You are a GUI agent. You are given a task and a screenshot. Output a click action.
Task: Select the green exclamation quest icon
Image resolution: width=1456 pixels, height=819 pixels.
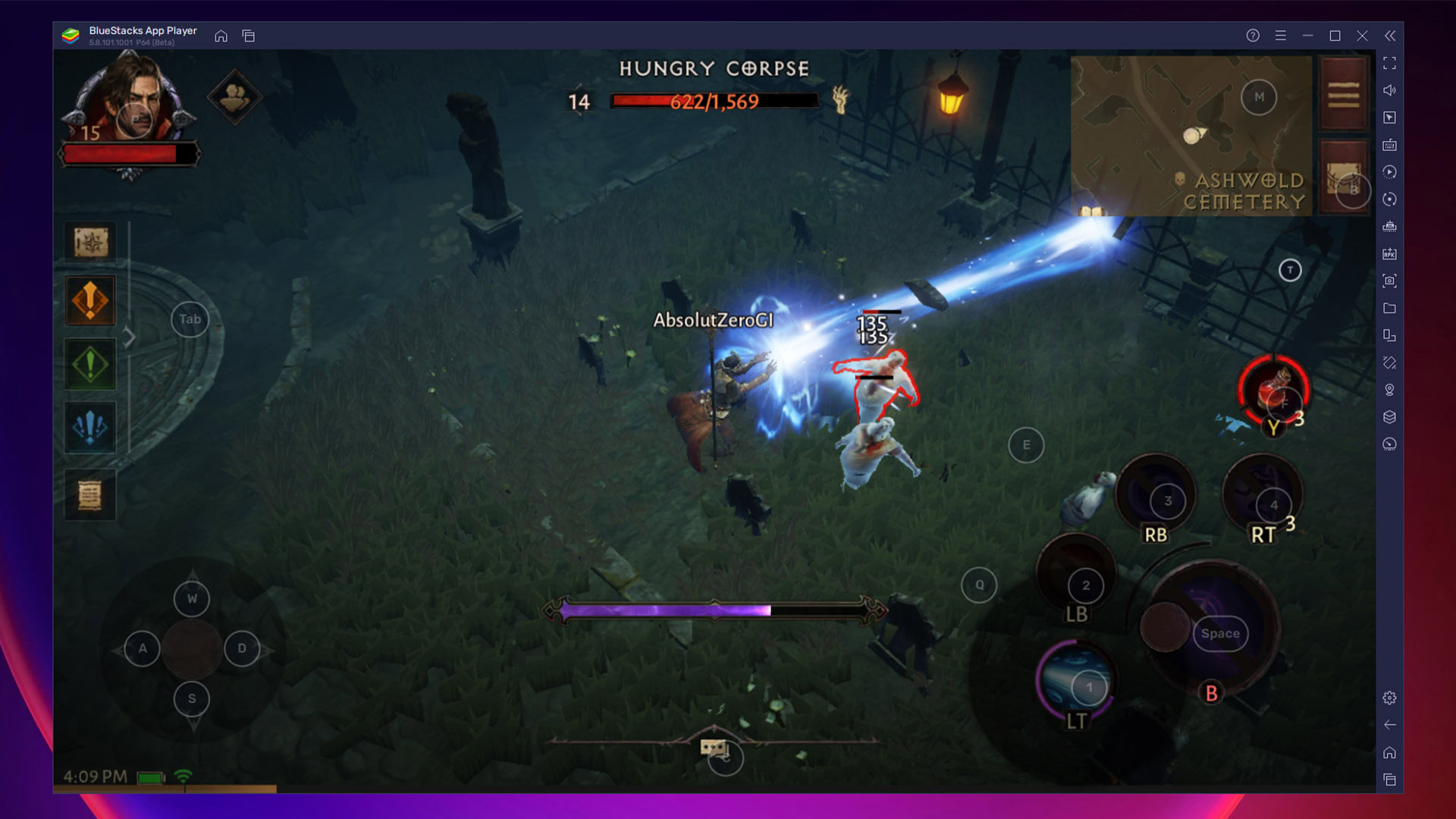tap(90, 365)
